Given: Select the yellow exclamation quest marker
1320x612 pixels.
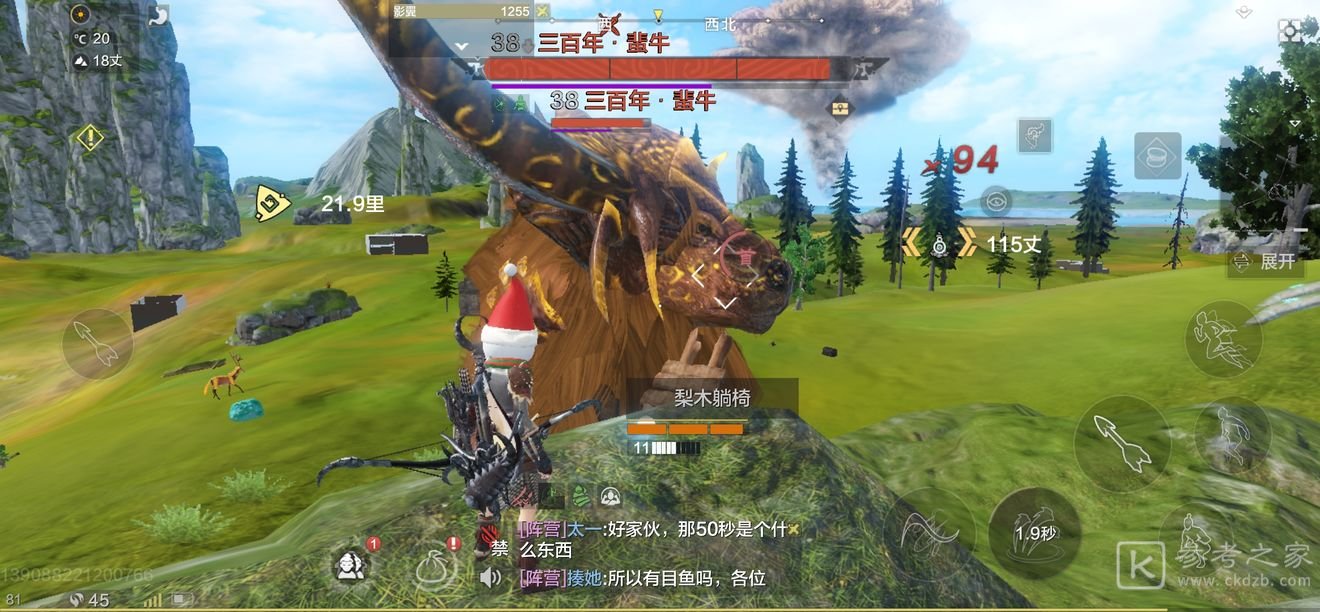Looking at the screenshot, I should pos(90,137).
